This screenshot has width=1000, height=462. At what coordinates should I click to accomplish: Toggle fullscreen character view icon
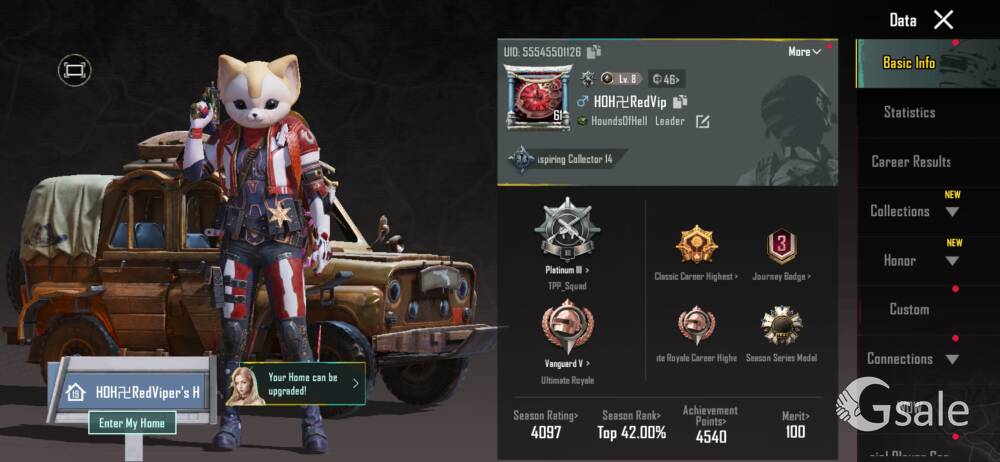(x=74, y=70)
